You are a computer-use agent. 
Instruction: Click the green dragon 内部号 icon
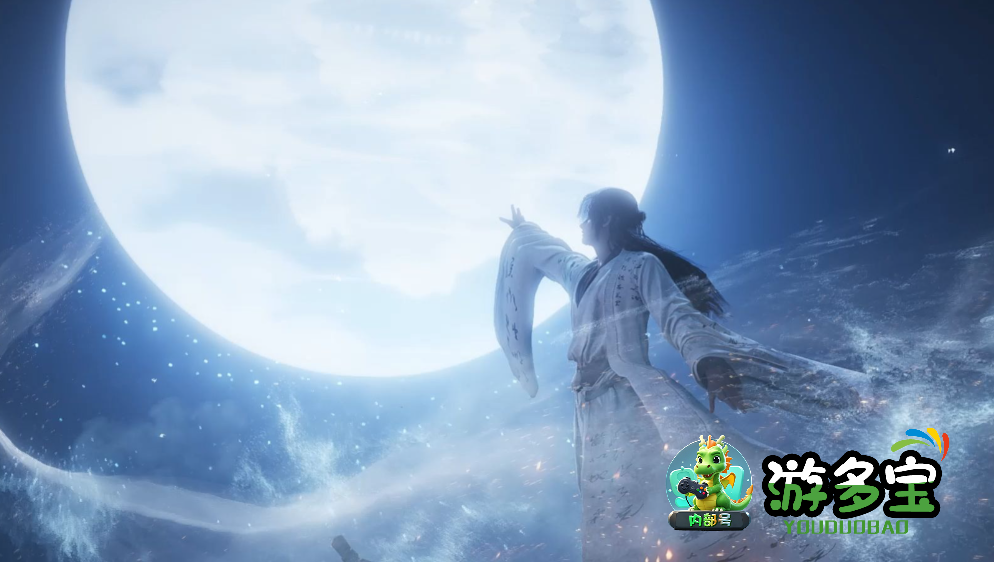click(x=709, y=483)
